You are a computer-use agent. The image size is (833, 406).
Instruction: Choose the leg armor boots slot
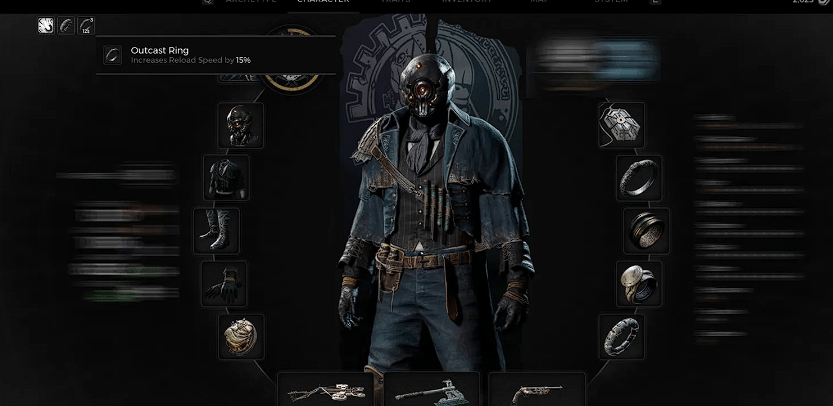pos(217,231)
